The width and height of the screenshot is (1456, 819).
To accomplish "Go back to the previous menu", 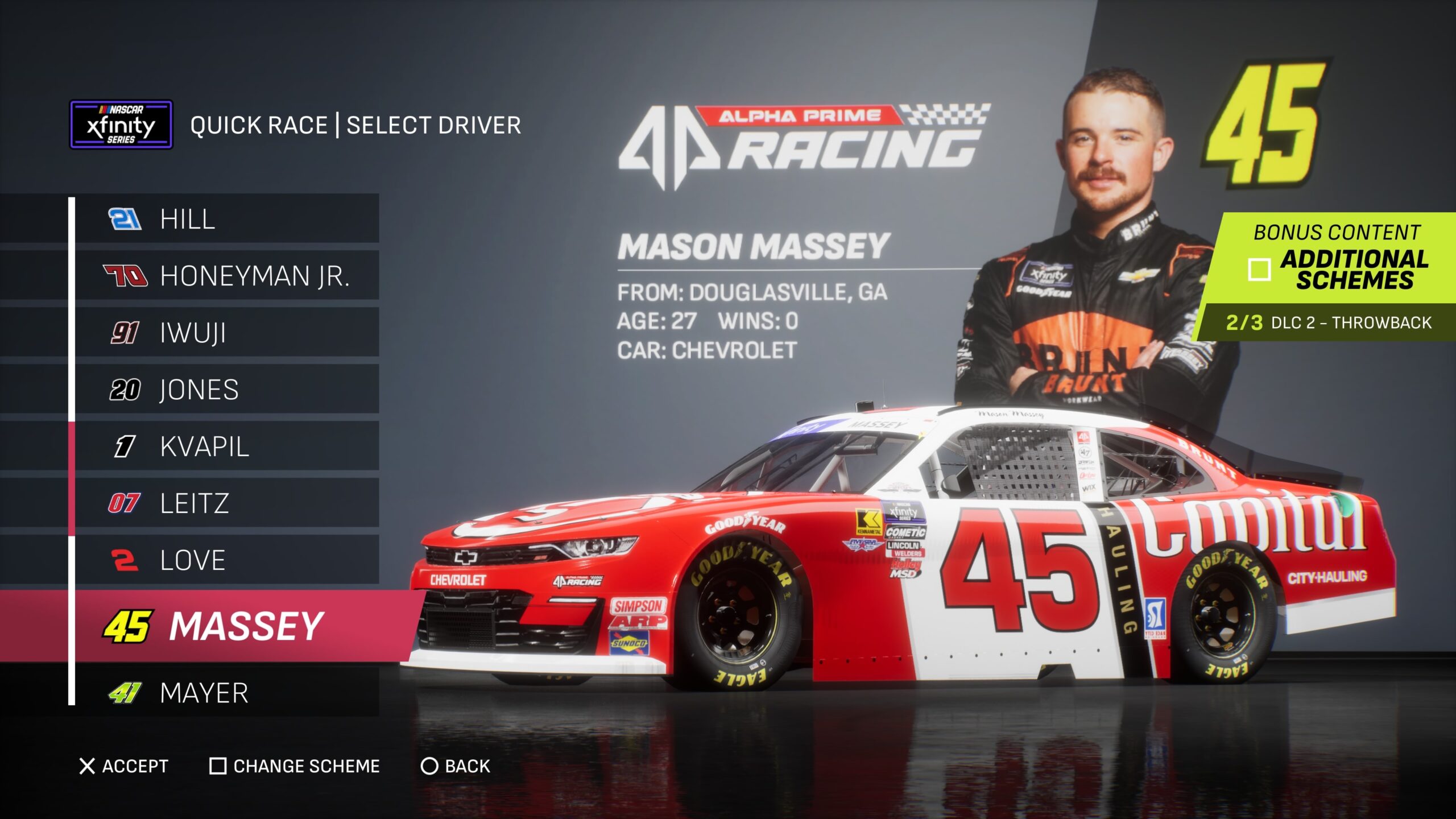I will [456, 766].
